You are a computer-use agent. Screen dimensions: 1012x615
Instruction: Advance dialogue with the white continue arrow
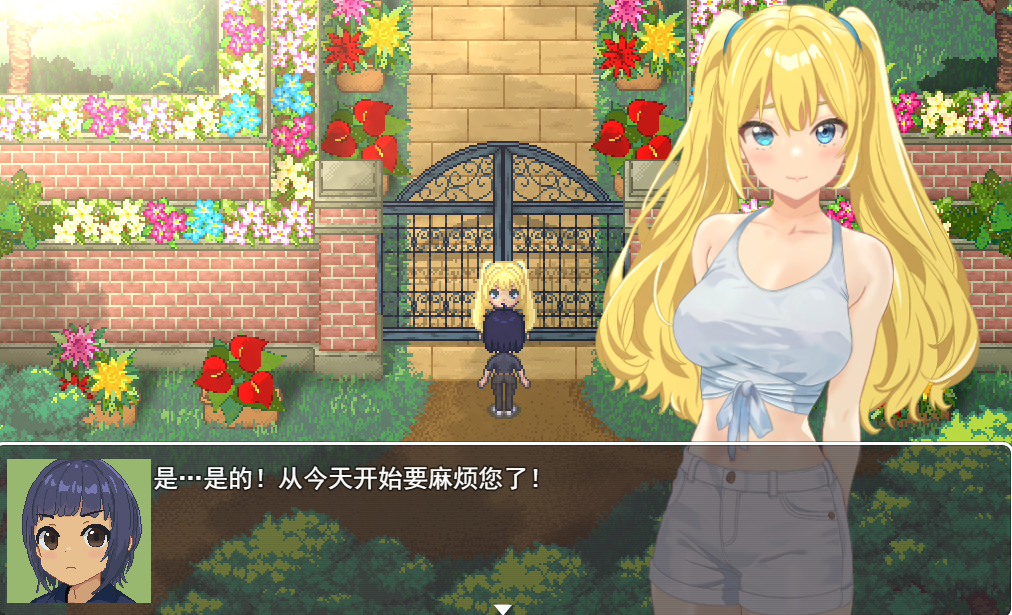click(503, 608)
